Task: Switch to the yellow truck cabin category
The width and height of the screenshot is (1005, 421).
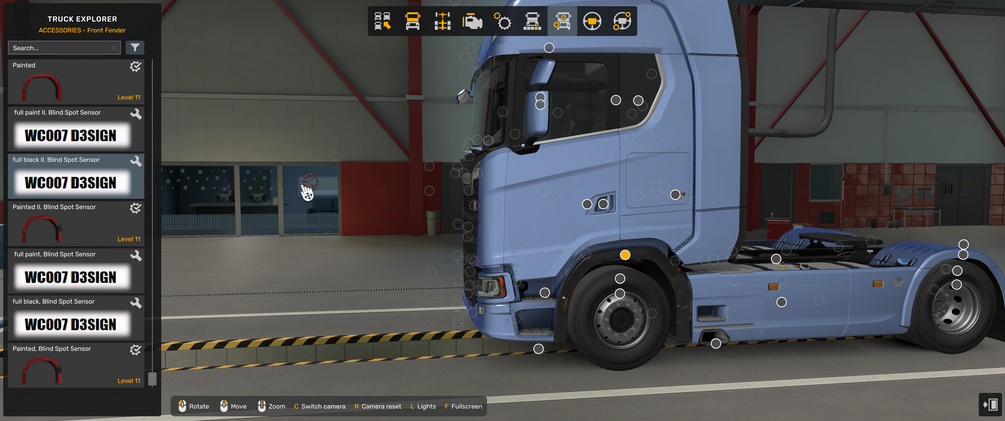Action: click(412, 21)
